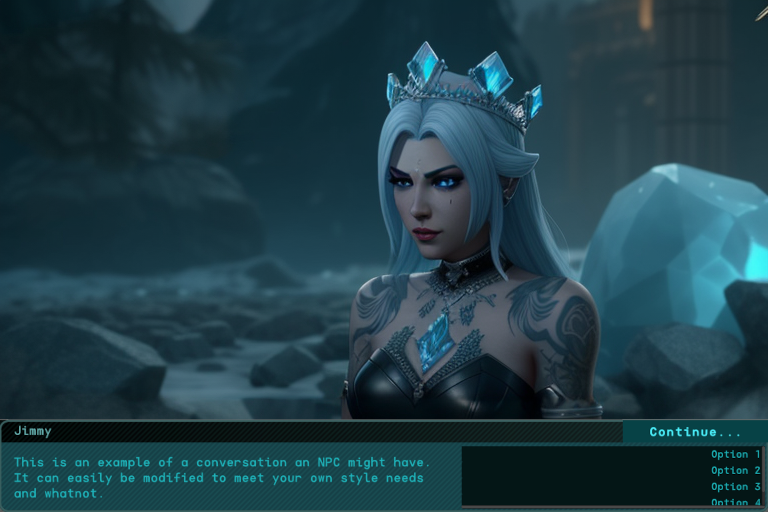The image size is (768, 512).
Task: Select dialogue reply Option 2
Action: click(x=735, y=470)
